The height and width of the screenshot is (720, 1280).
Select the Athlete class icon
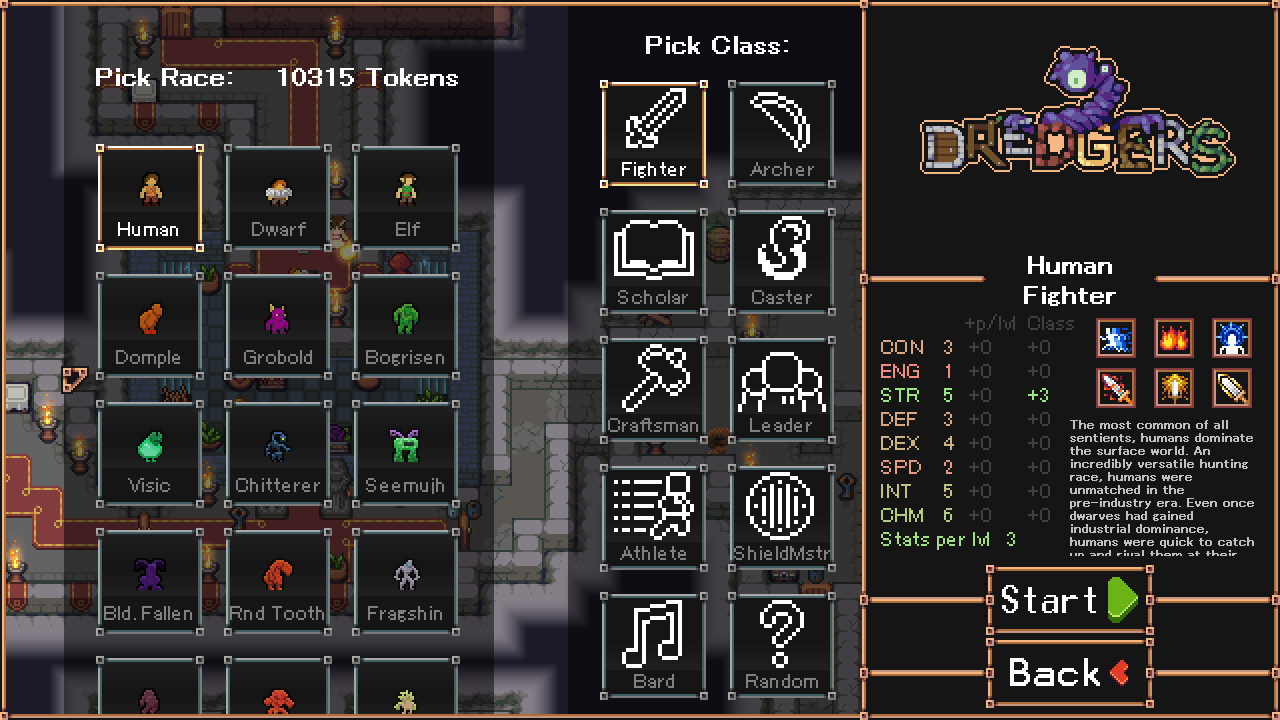653,514
